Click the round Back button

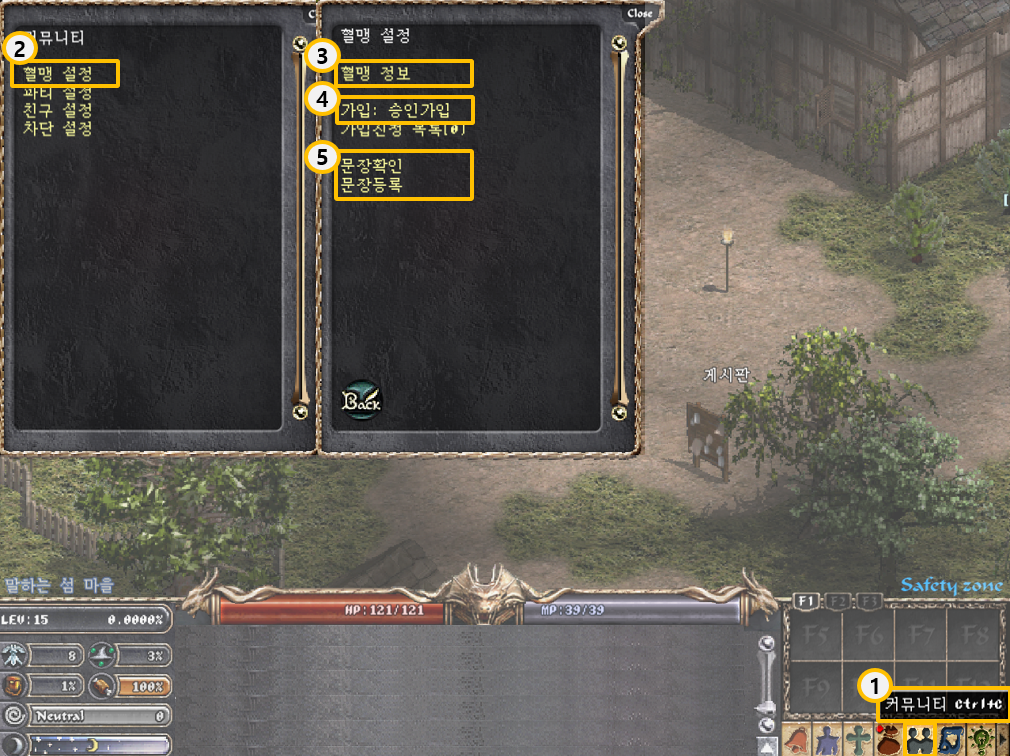pyautogui.click(x=361, y=400)
